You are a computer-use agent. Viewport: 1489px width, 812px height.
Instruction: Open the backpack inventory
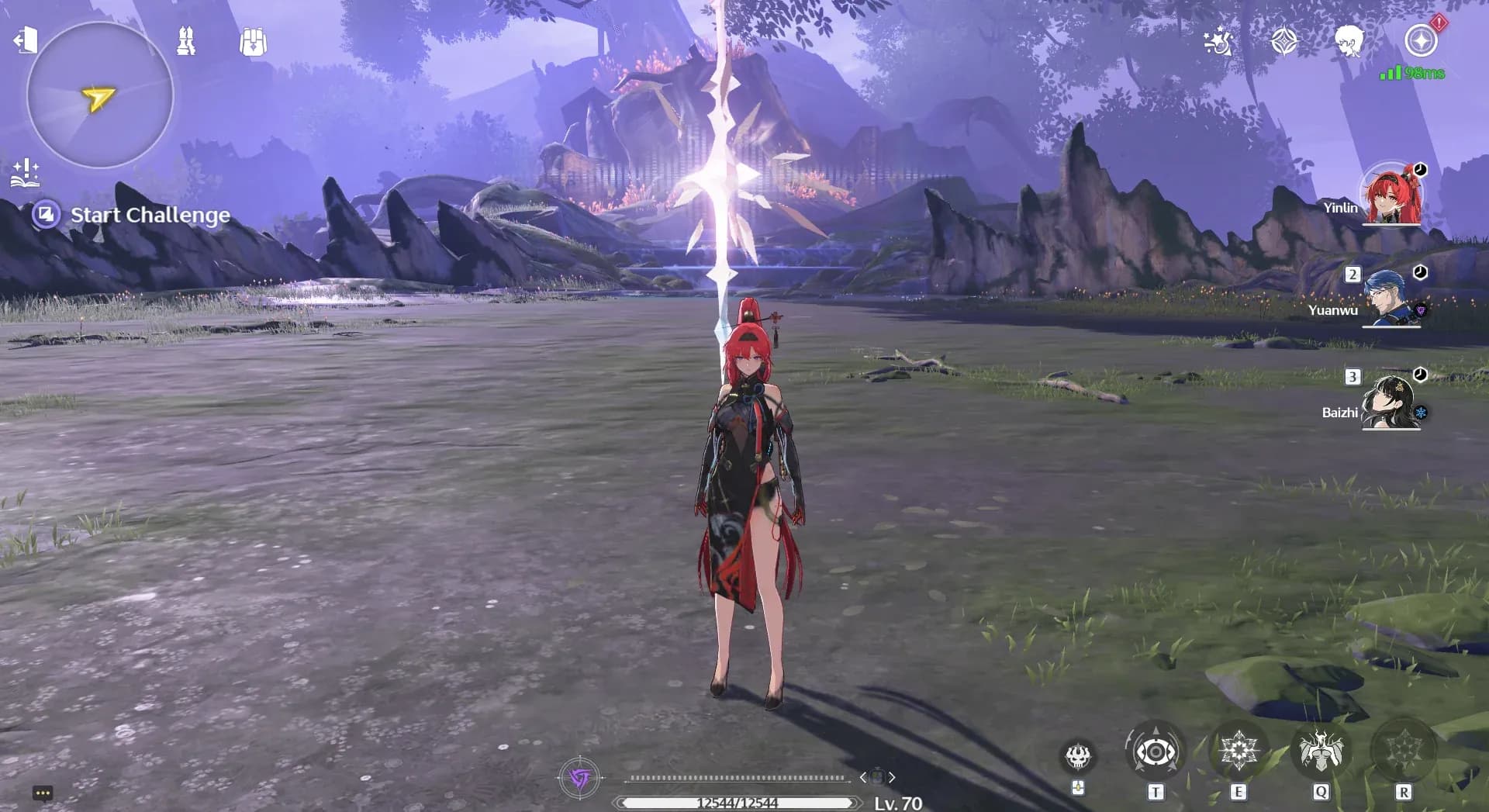[253, 42]
